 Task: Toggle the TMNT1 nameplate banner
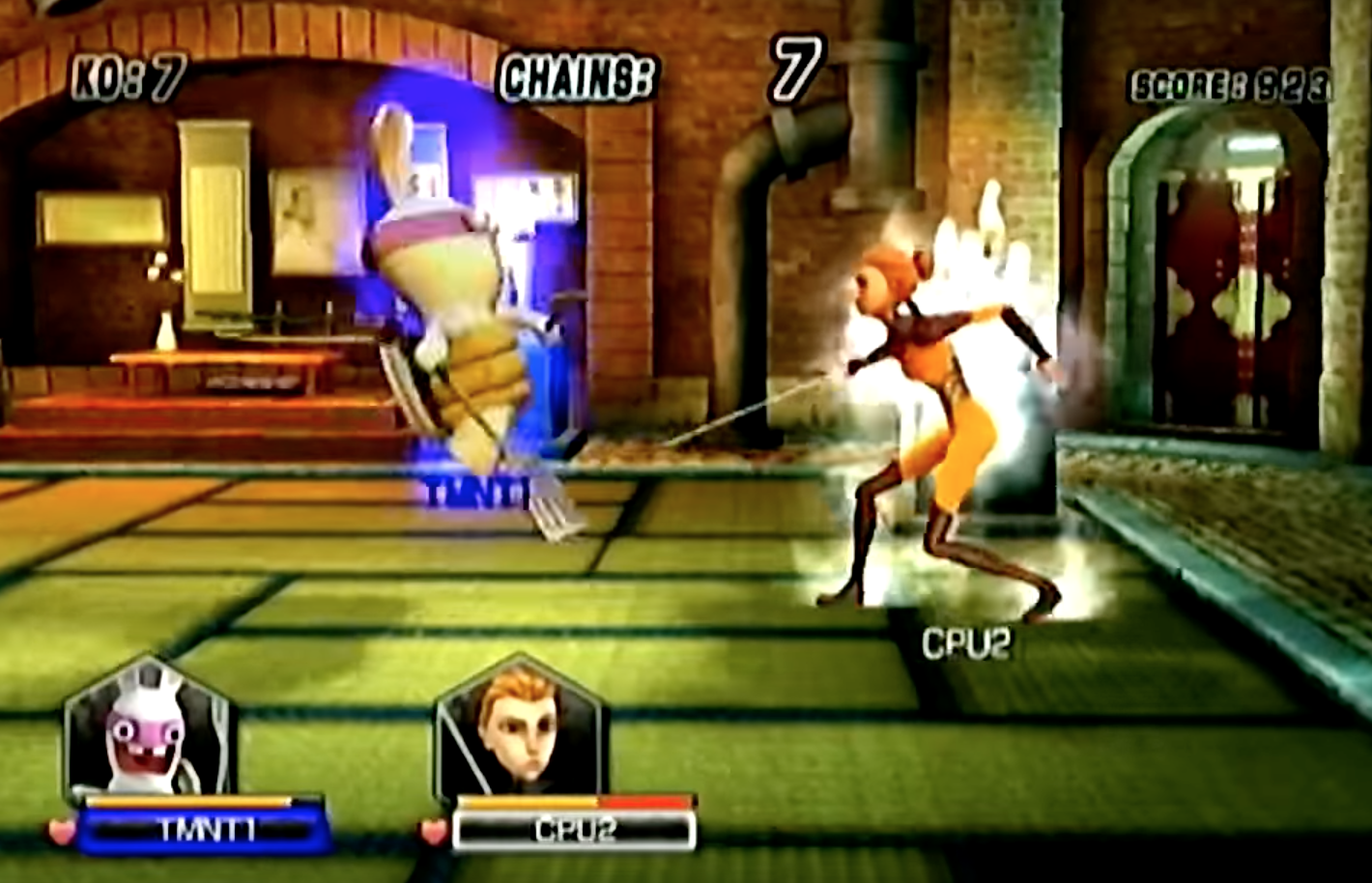click(x=205, y=833)
